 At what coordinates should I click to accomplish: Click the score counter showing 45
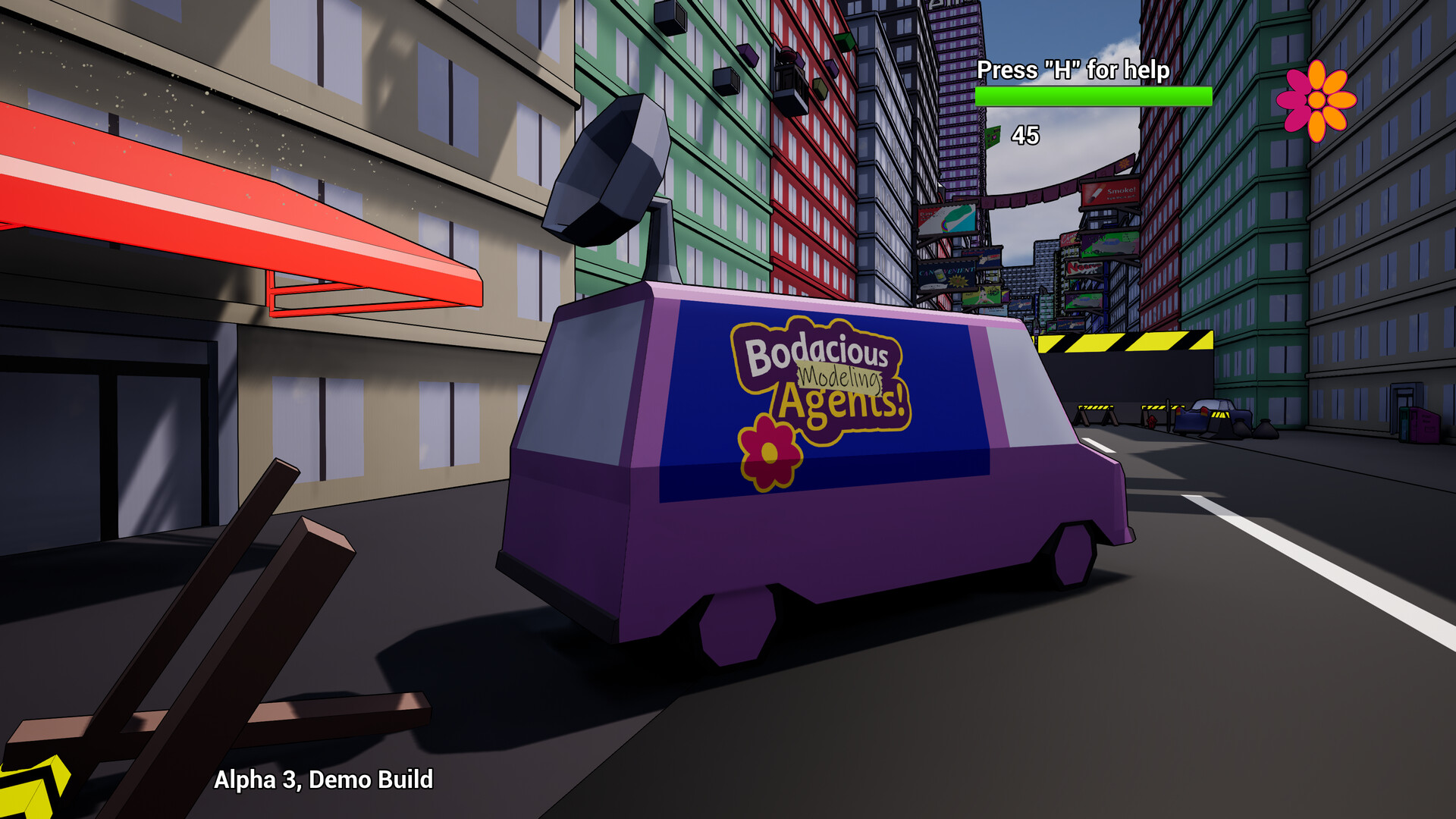click(x=1025, y=136)
